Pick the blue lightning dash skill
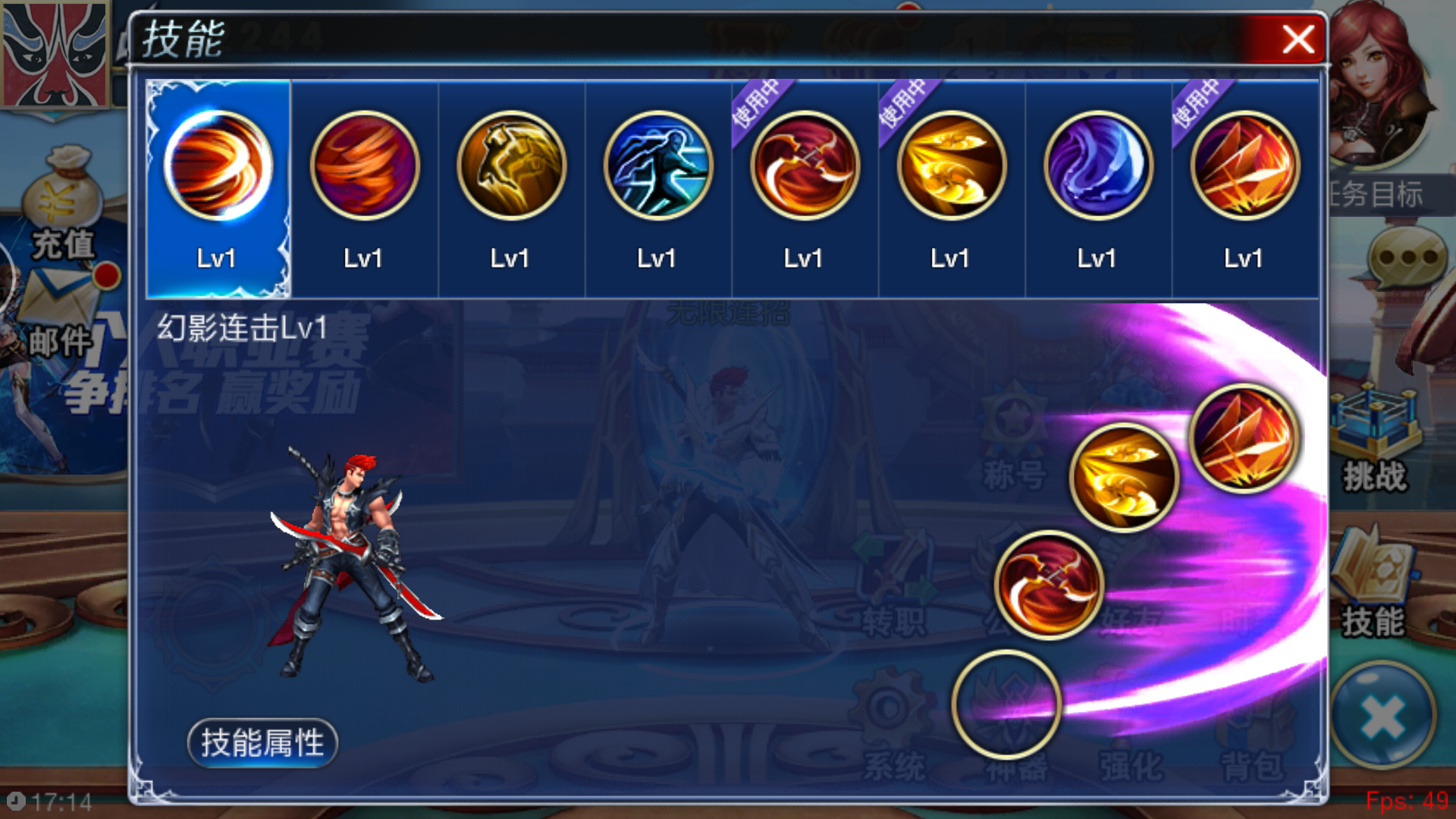The image size is (1456, 819). click(x=658, y=166)
